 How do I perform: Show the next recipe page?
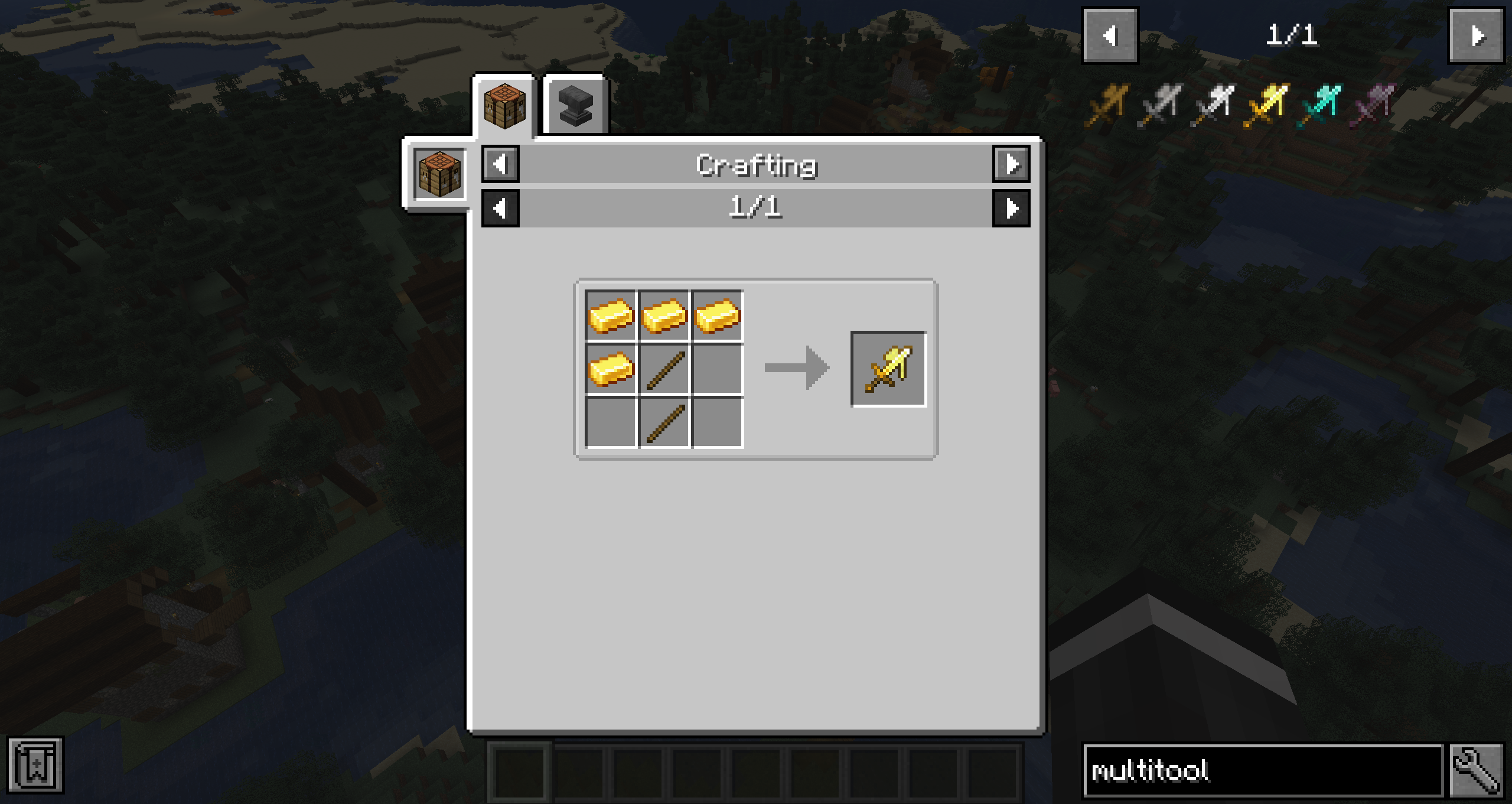(1011, 209)
